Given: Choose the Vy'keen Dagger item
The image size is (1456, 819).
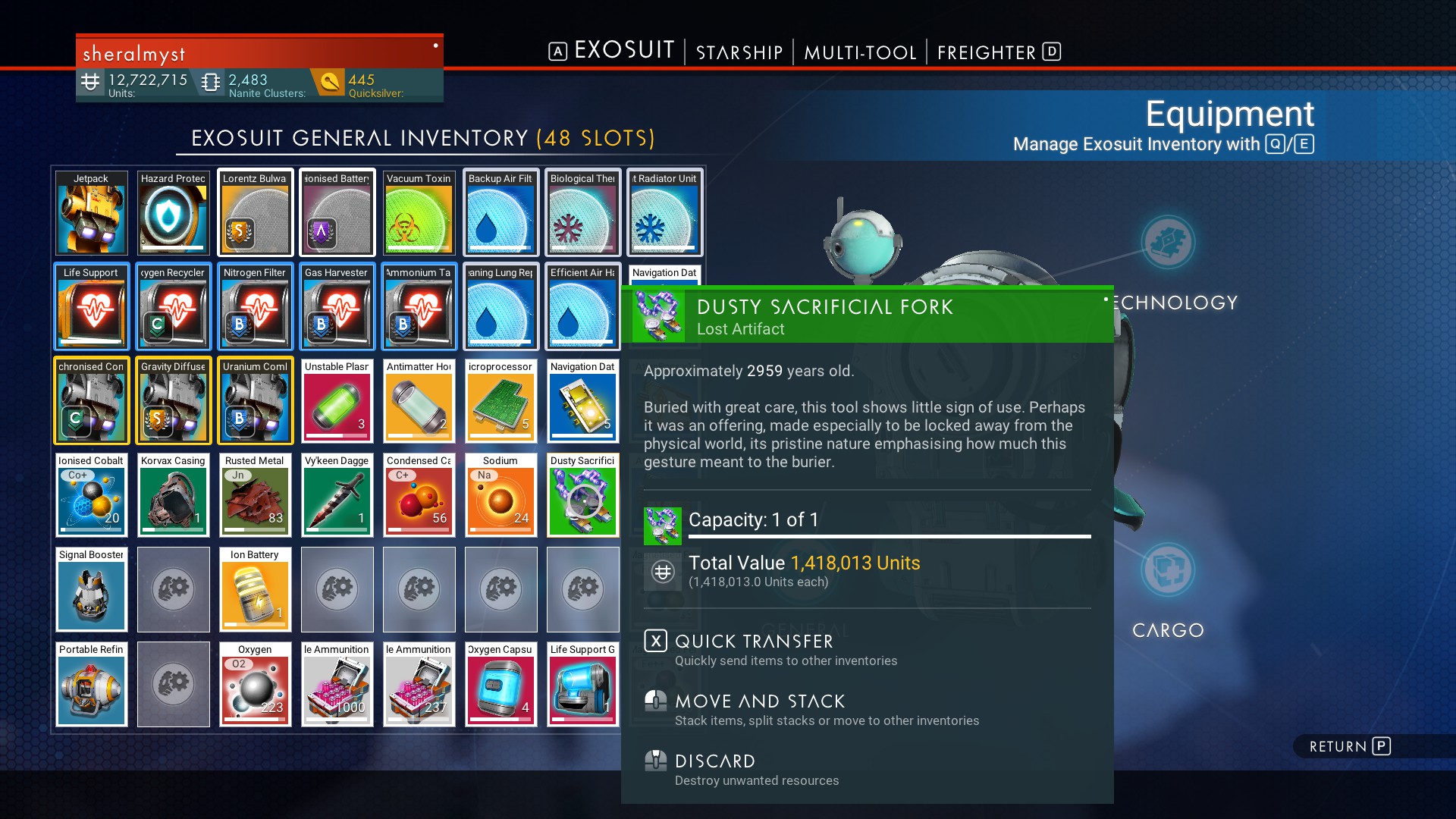Looking at the screenshot, I should point(337,495).
